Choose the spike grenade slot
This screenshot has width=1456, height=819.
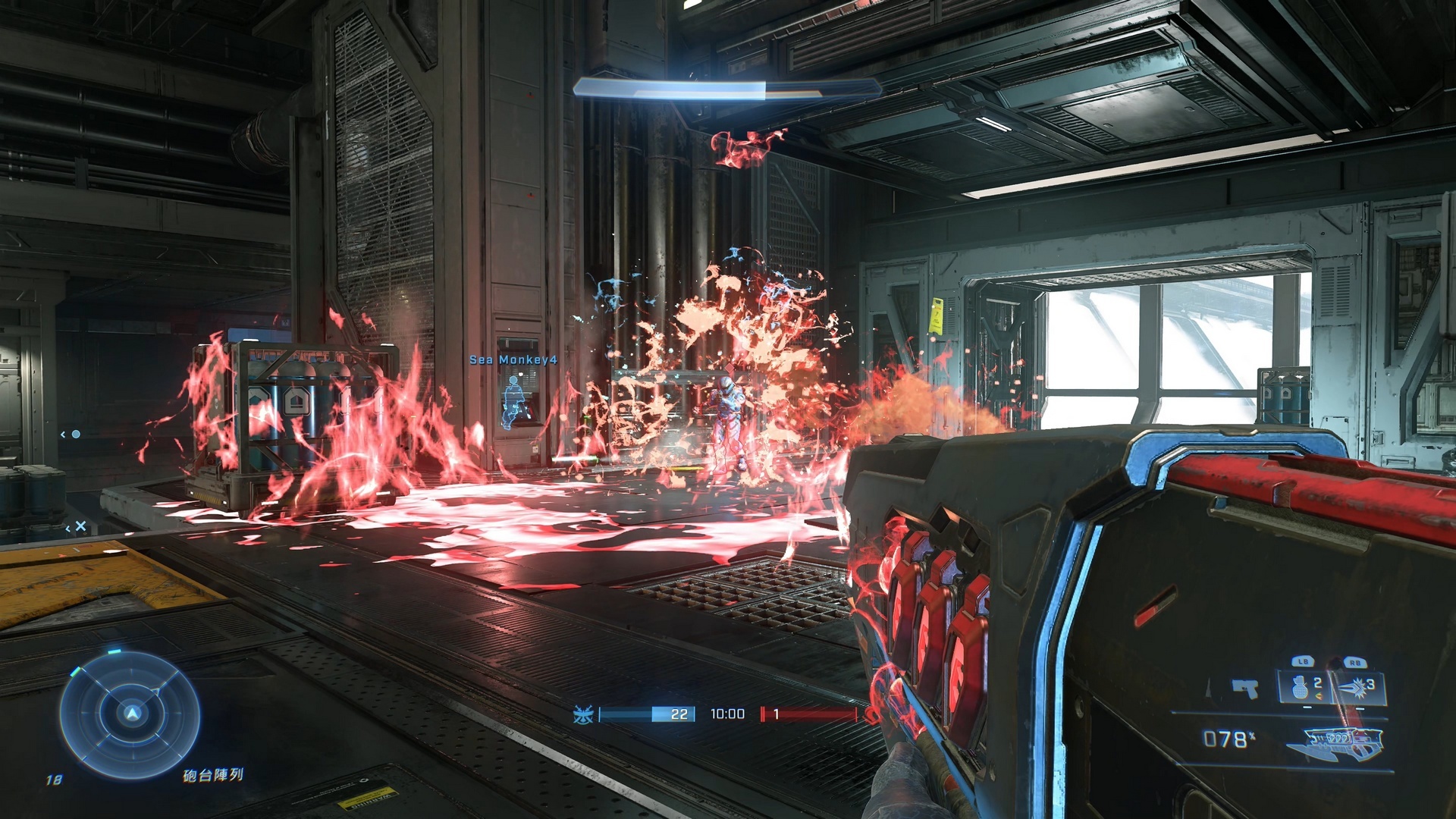1357,687
